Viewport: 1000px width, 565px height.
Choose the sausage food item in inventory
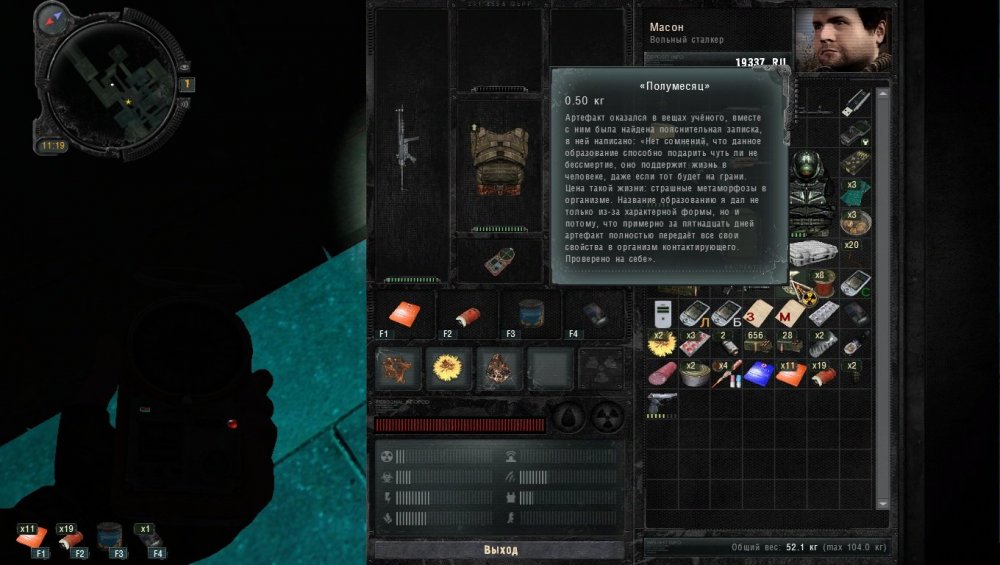662,375
